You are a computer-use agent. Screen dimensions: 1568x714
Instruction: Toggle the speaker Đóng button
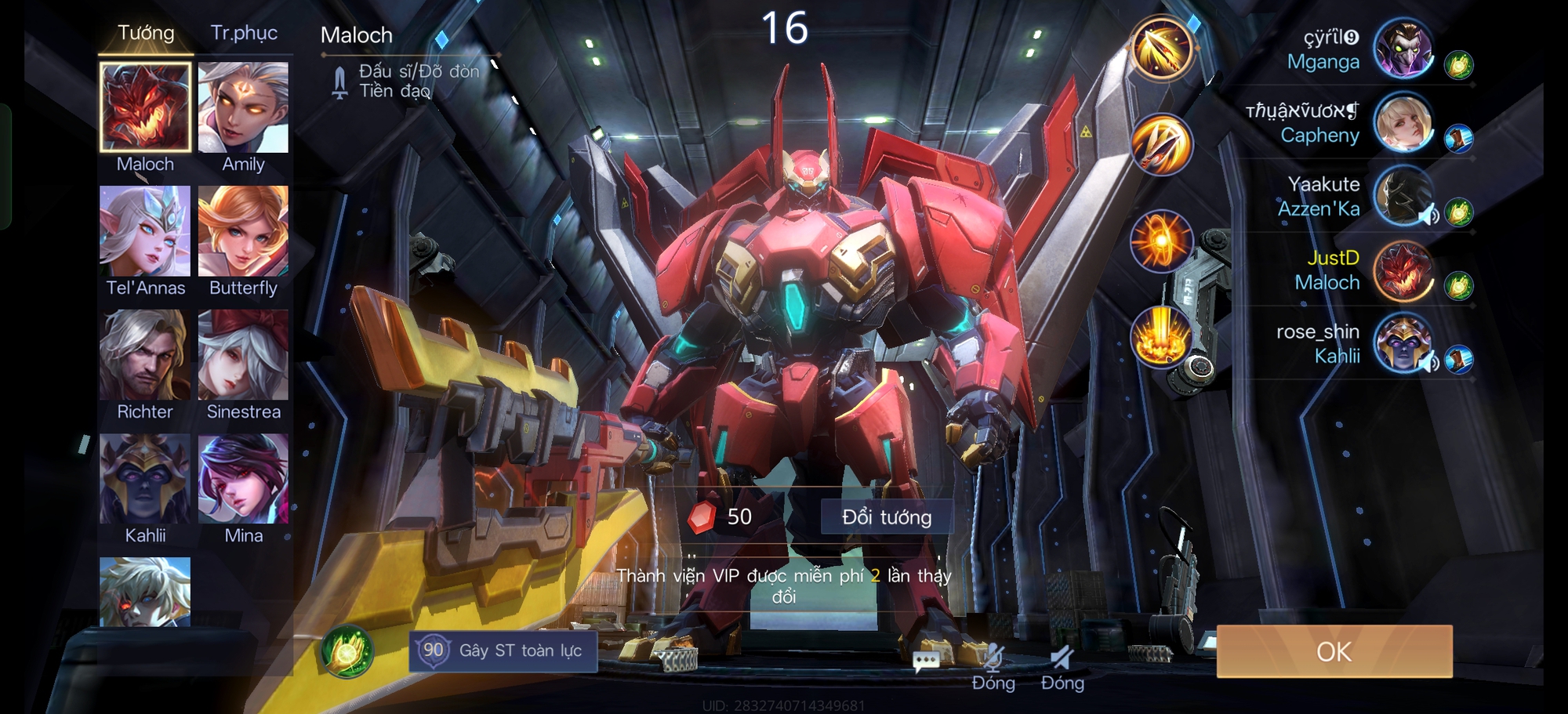tap(1062, 666)
